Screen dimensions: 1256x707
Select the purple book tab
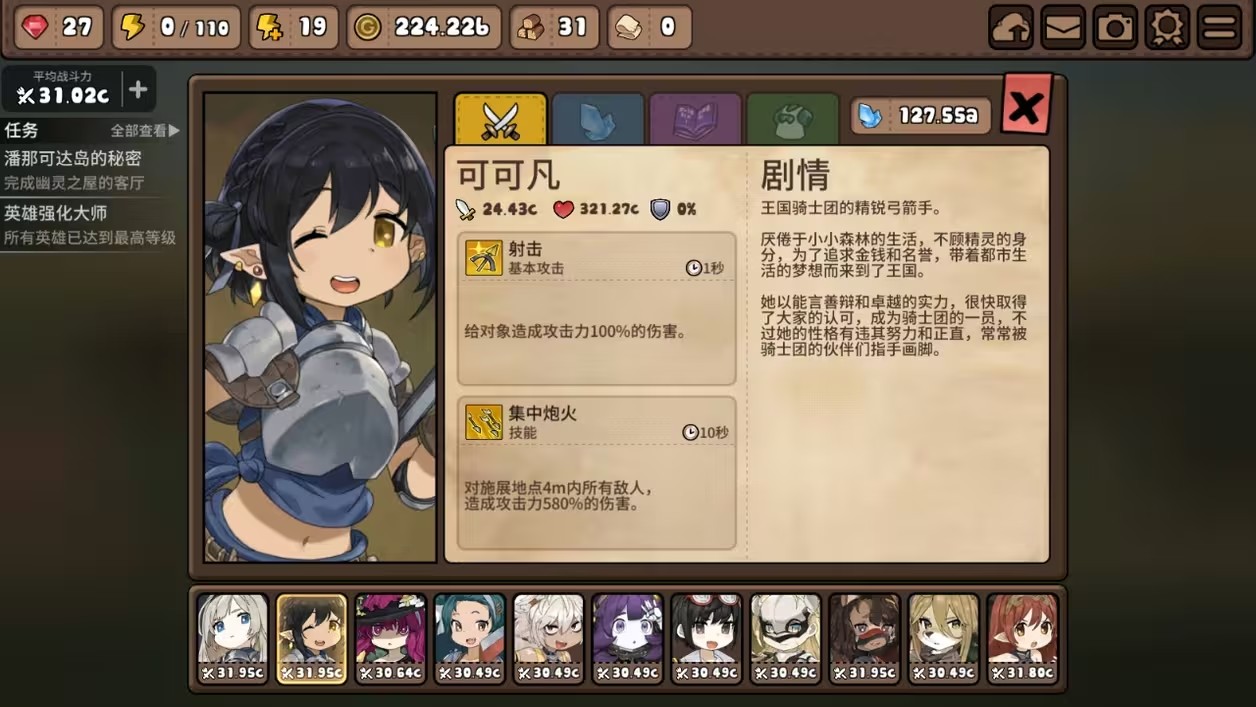(x=695, y=120)
